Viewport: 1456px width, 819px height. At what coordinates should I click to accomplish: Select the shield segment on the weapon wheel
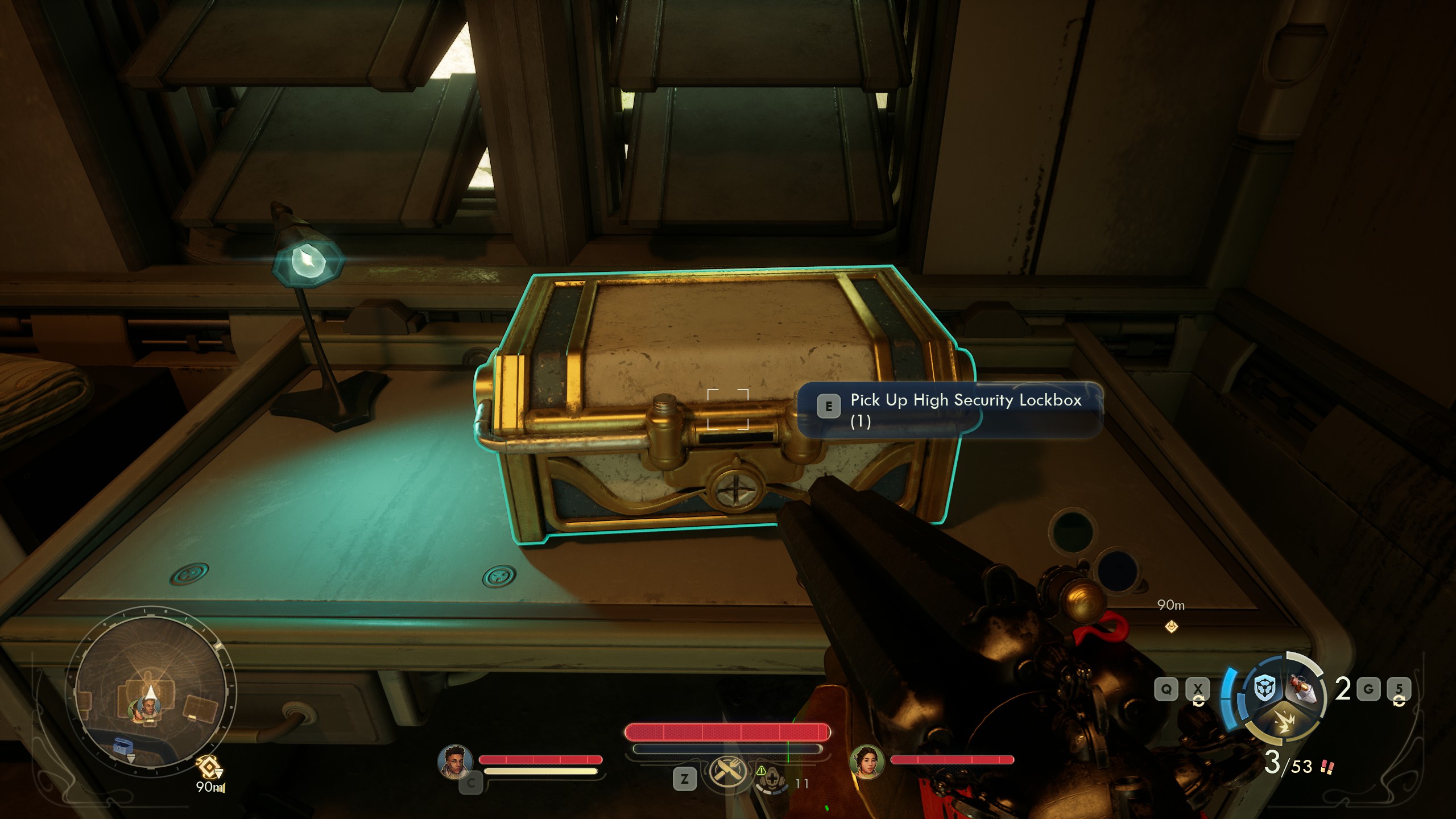pos(1264,688)
